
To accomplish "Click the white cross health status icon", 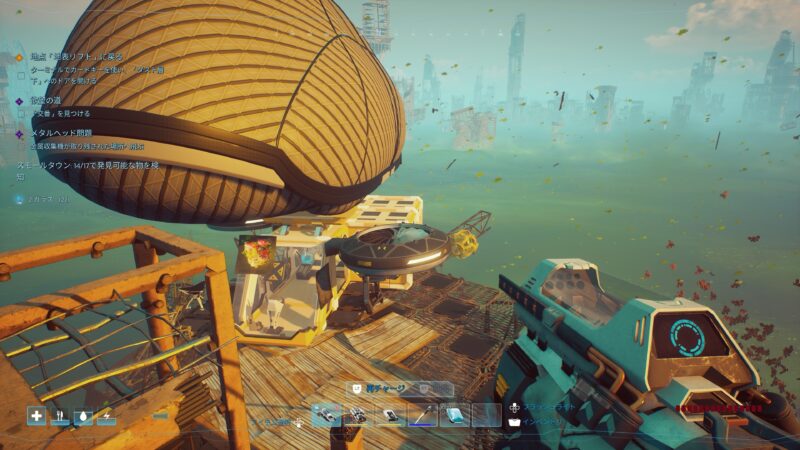I will (37, 416).
